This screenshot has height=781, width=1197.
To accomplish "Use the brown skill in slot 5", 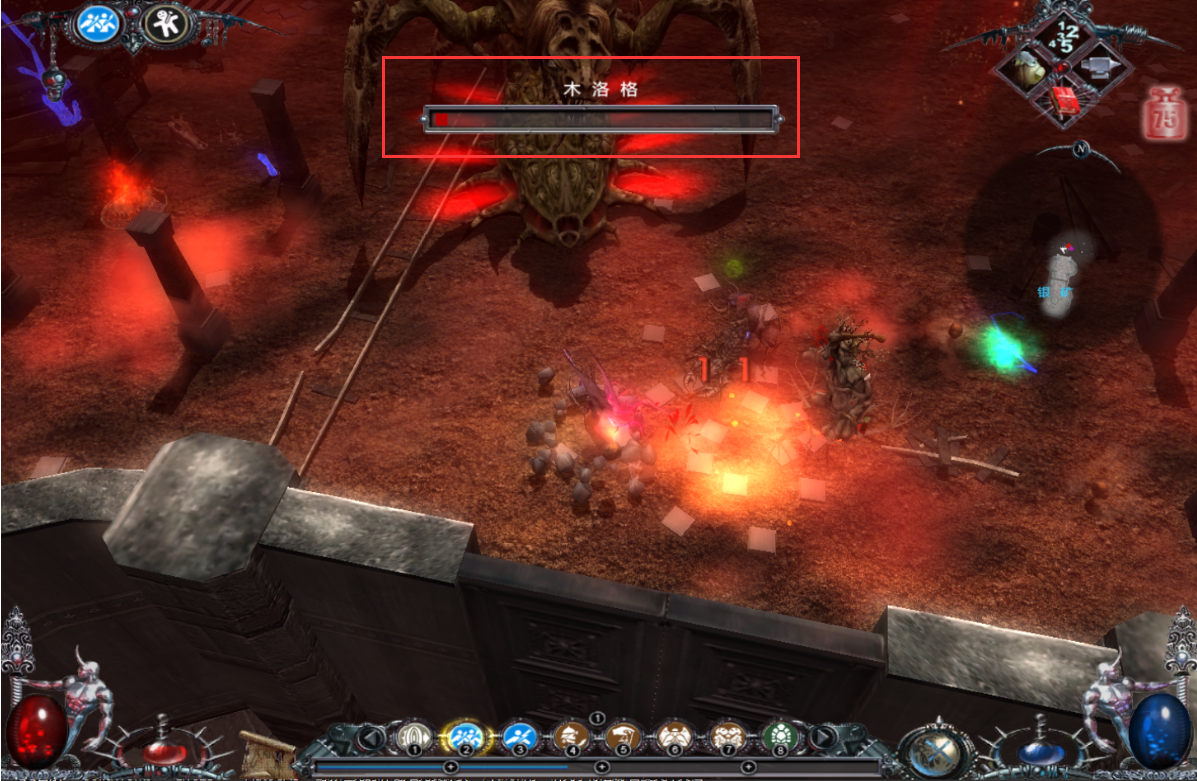I will (622, 738).
